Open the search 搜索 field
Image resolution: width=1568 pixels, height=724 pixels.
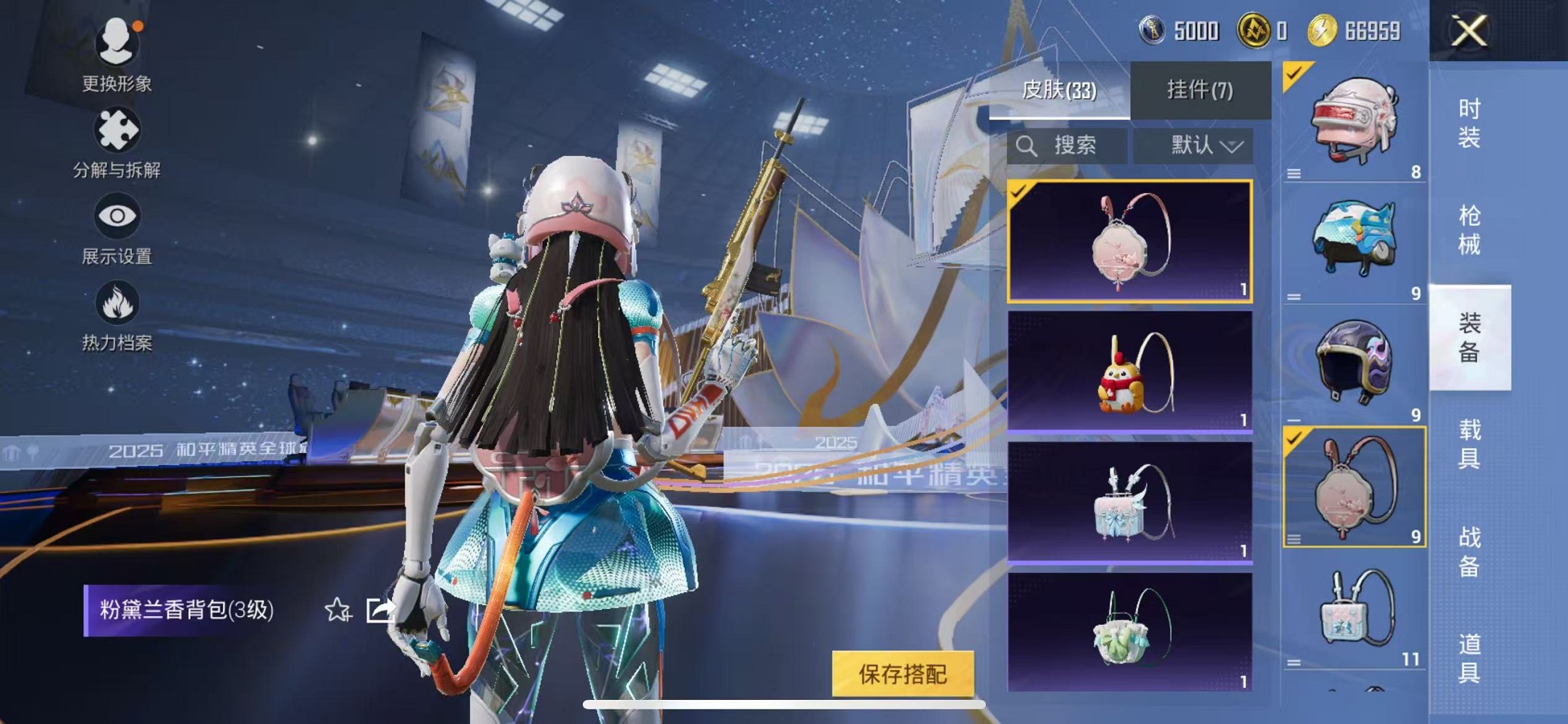(x=1067, y=145)
